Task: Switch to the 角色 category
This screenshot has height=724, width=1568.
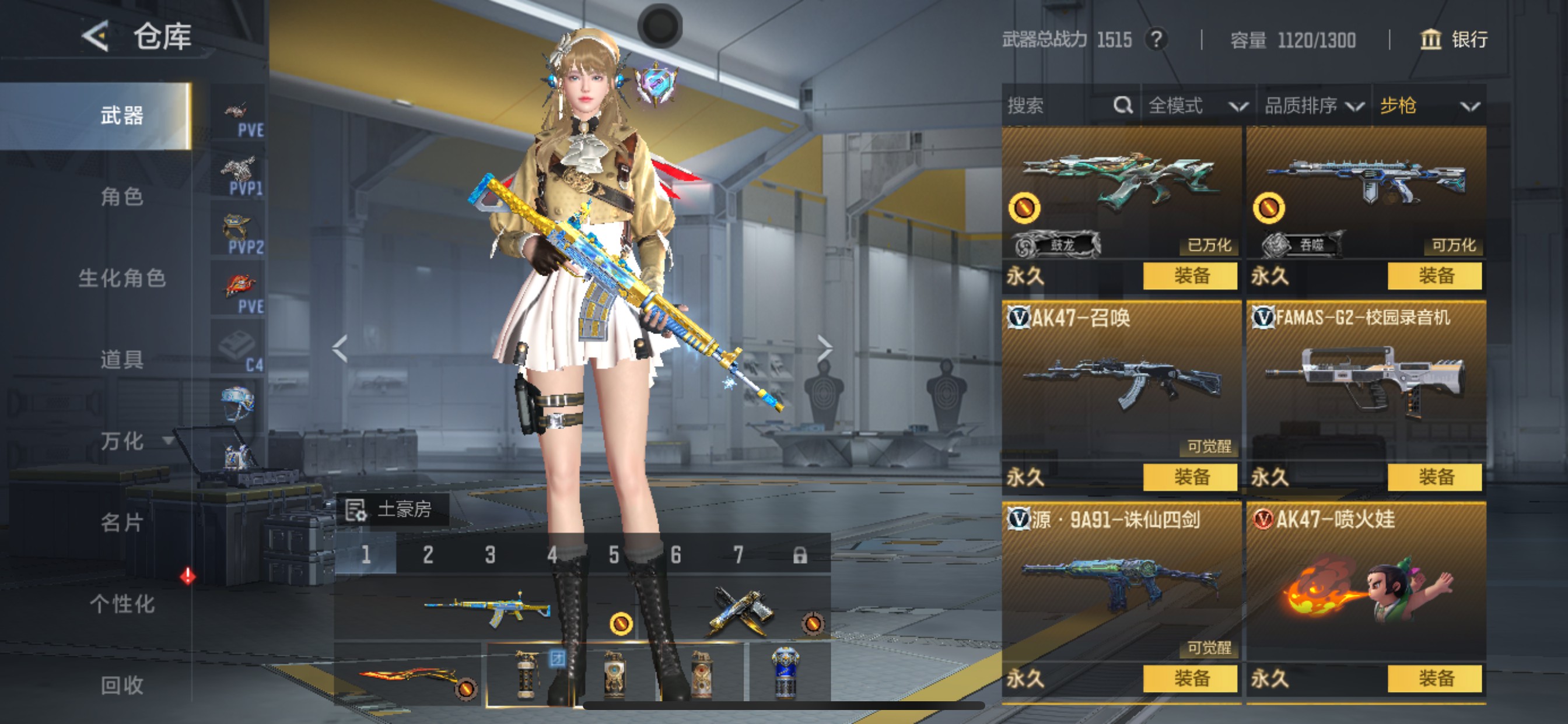Action: (122, 196)
